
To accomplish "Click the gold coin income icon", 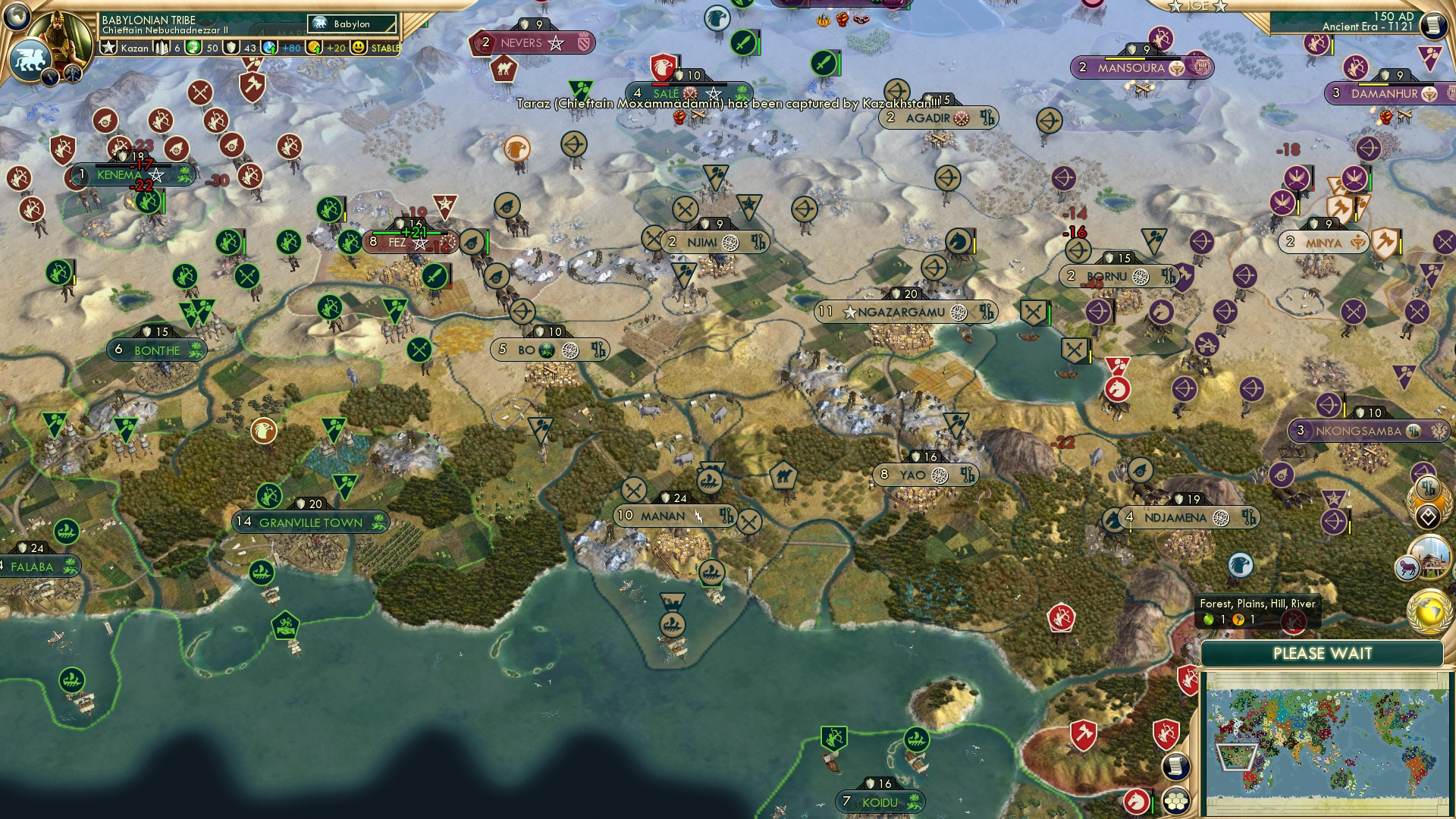I will (315, 48).
